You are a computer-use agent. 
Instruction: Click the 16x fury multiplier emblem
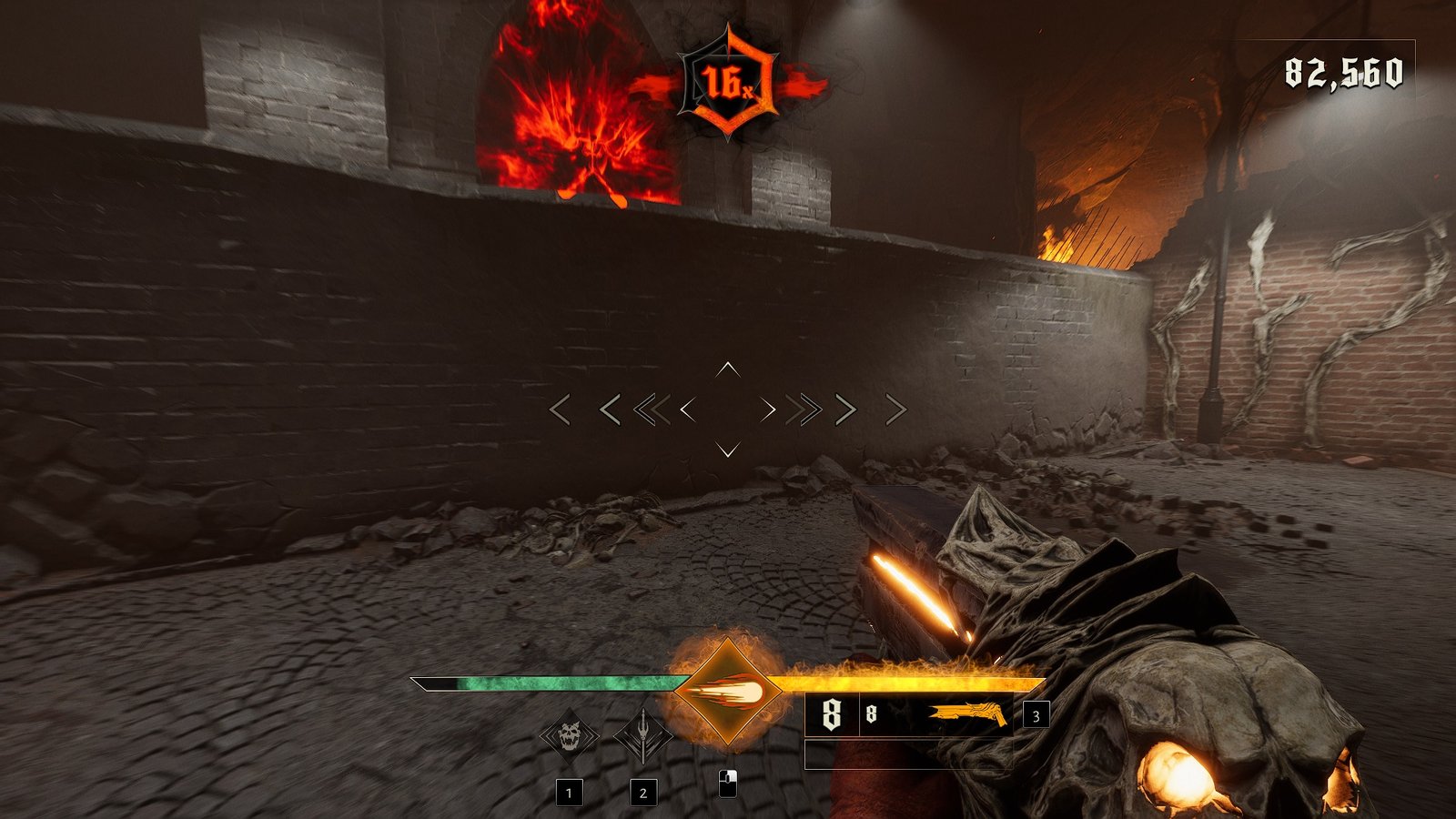coord(728,84)
